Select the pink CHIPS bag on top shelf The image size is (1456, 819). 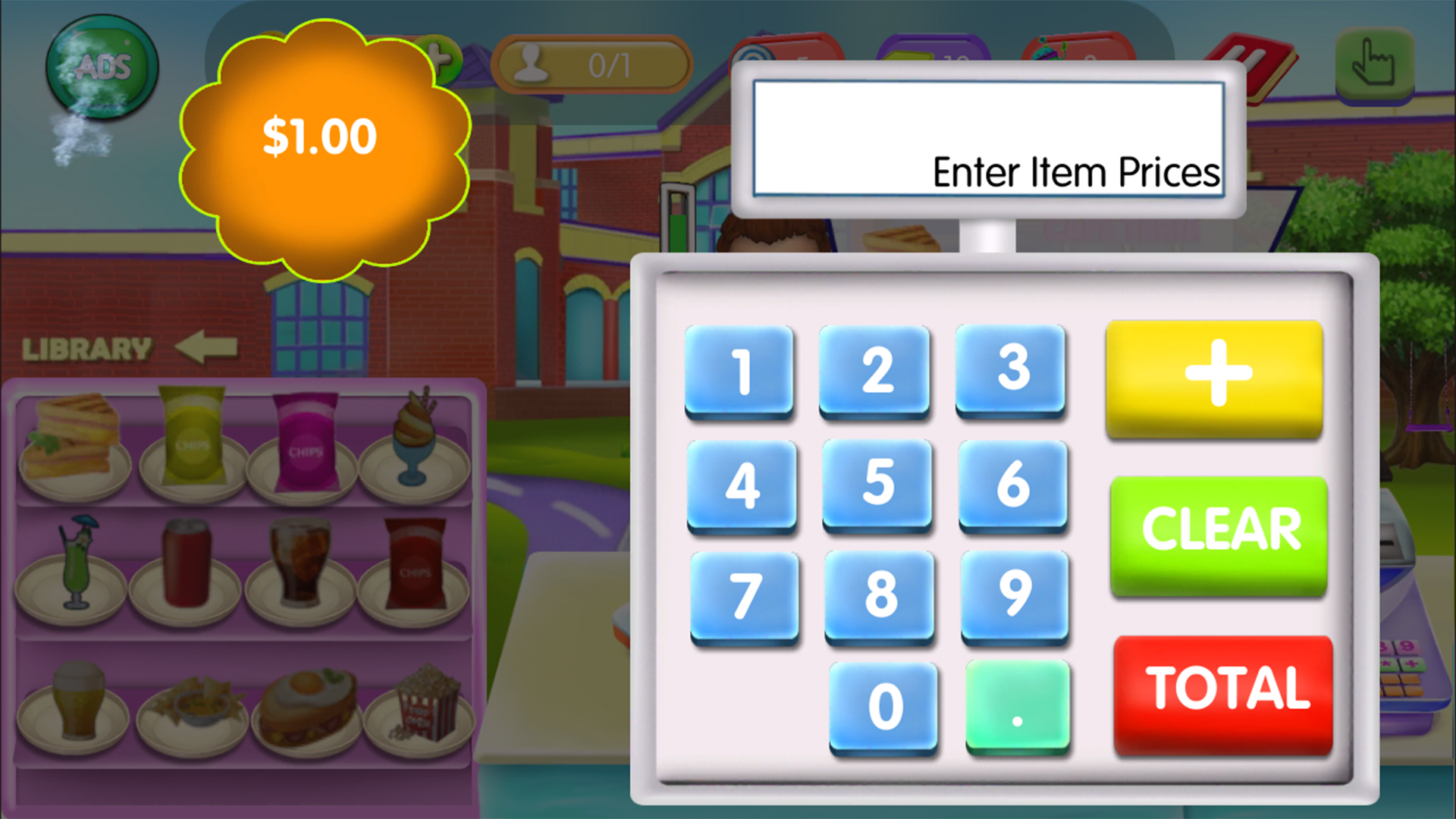[x=303, y=440]
